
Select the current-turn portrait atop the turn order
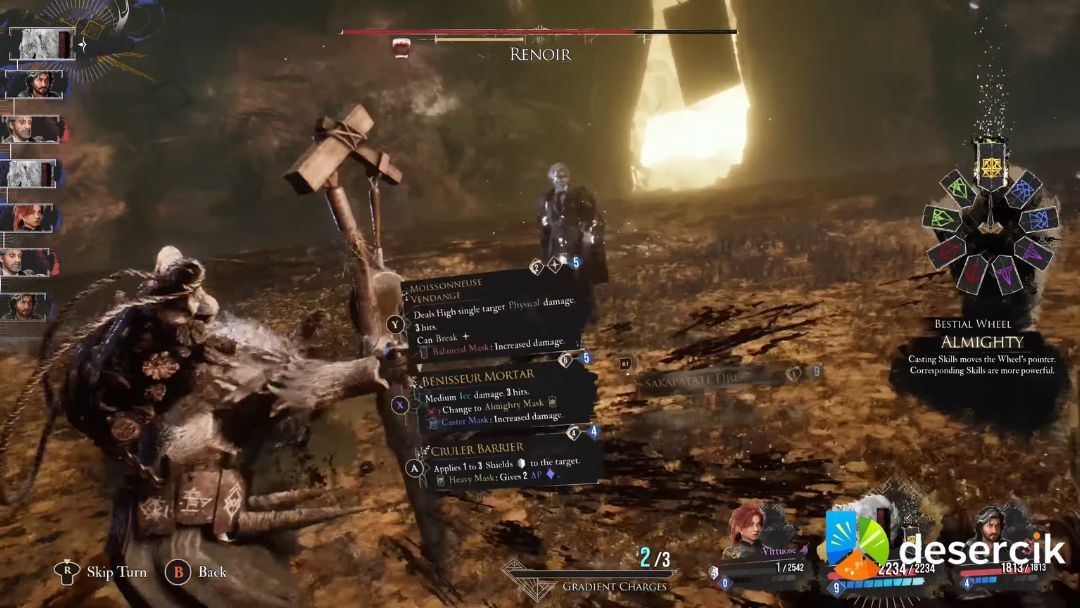42,43
